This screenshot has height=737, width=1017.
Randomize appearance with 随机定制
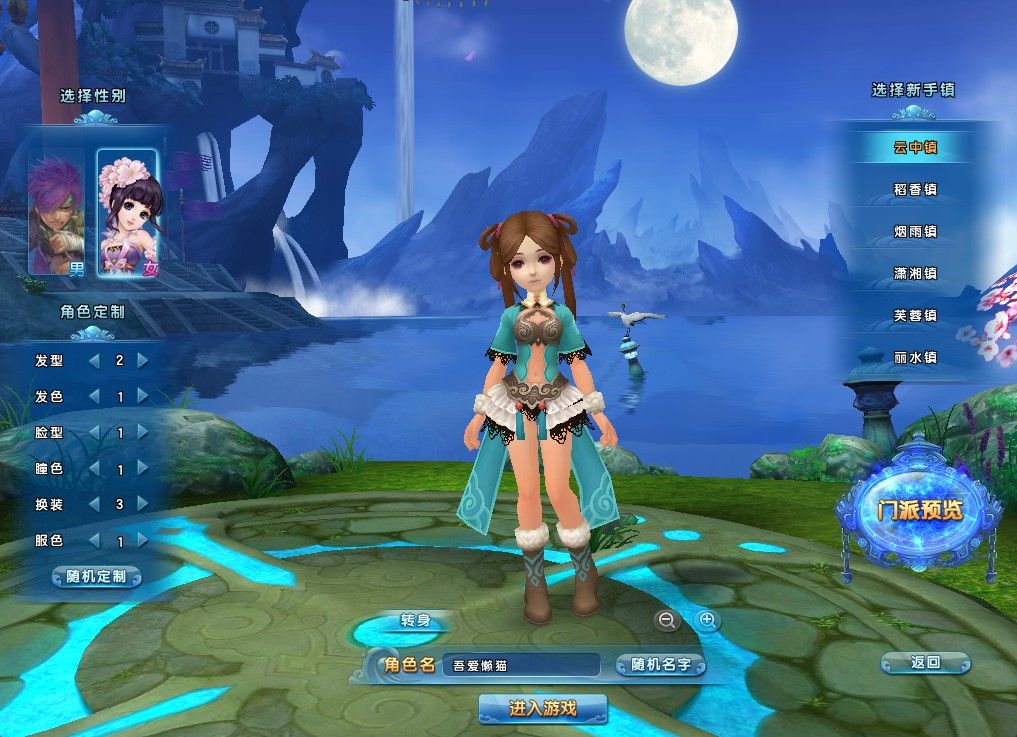click(x=96, y=577)
